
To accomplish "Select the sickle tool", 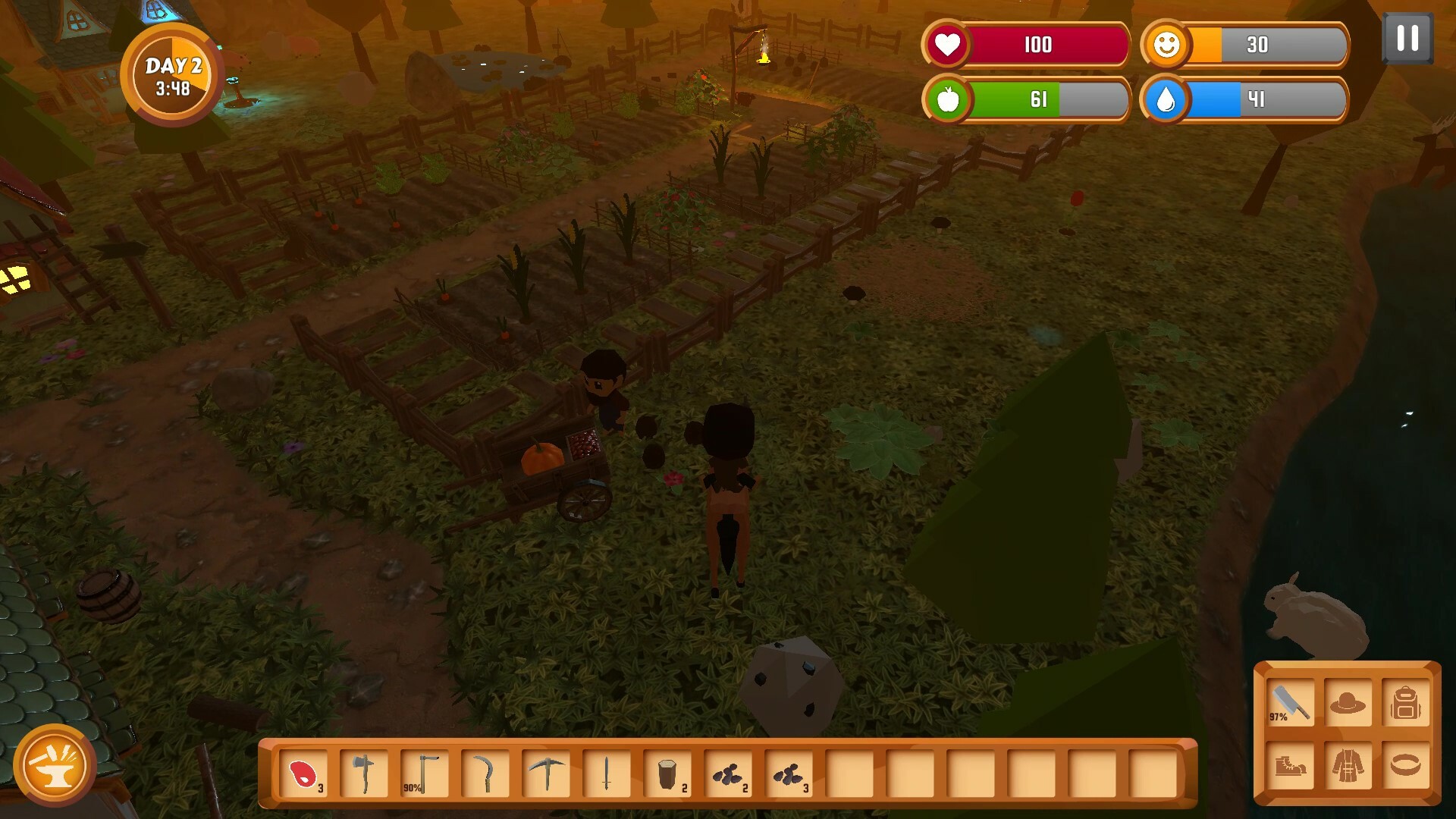I will coord(485,773).
